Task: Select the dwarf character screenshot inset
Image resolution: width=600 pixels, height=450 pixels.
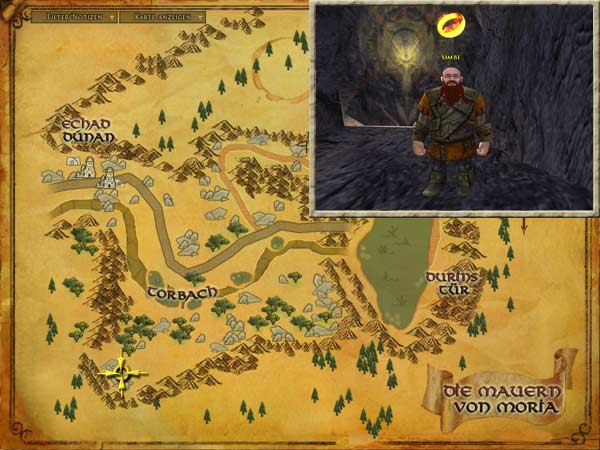Action: tap(453, 108)
